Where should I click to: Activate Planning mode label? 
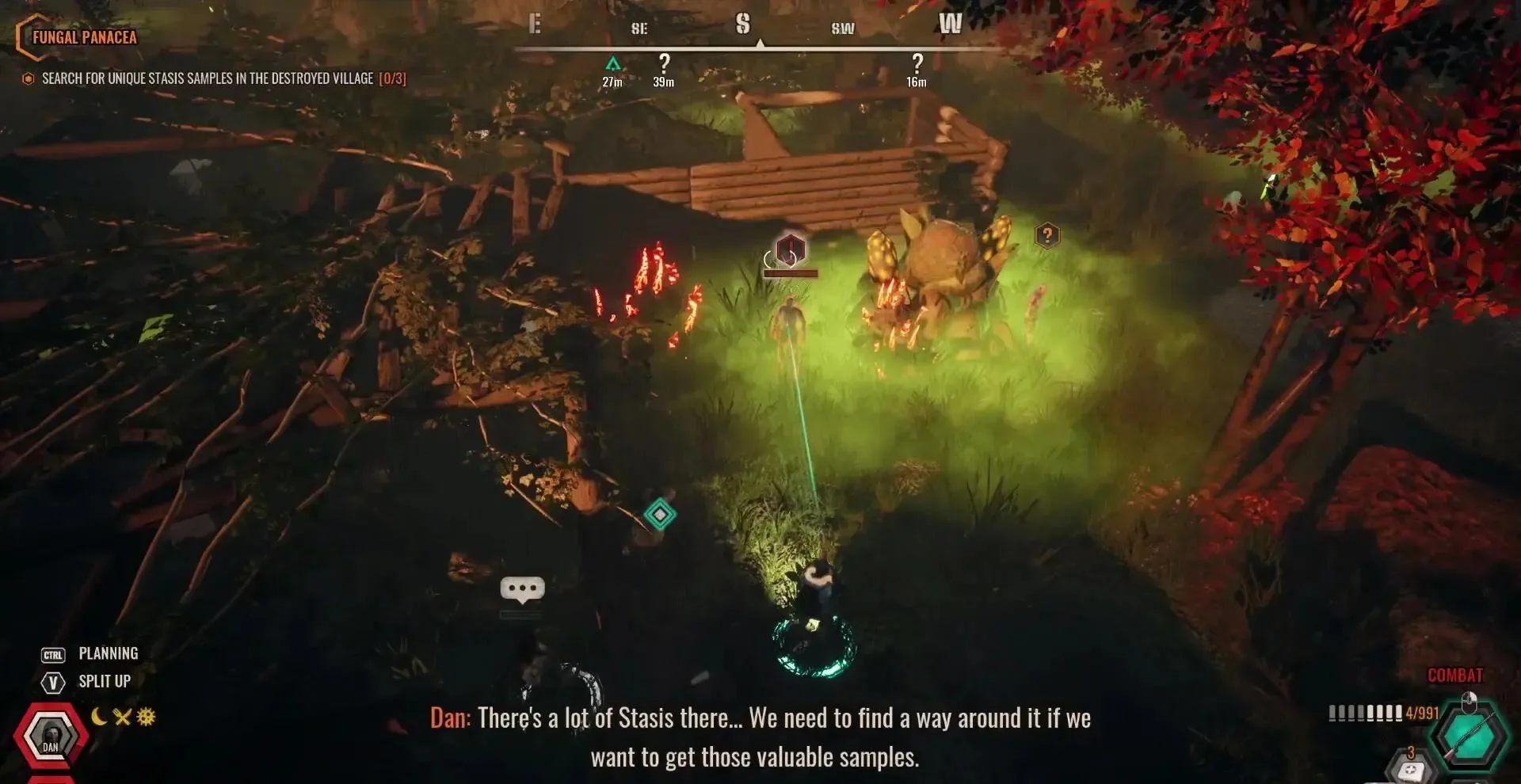tap(108, 653)
